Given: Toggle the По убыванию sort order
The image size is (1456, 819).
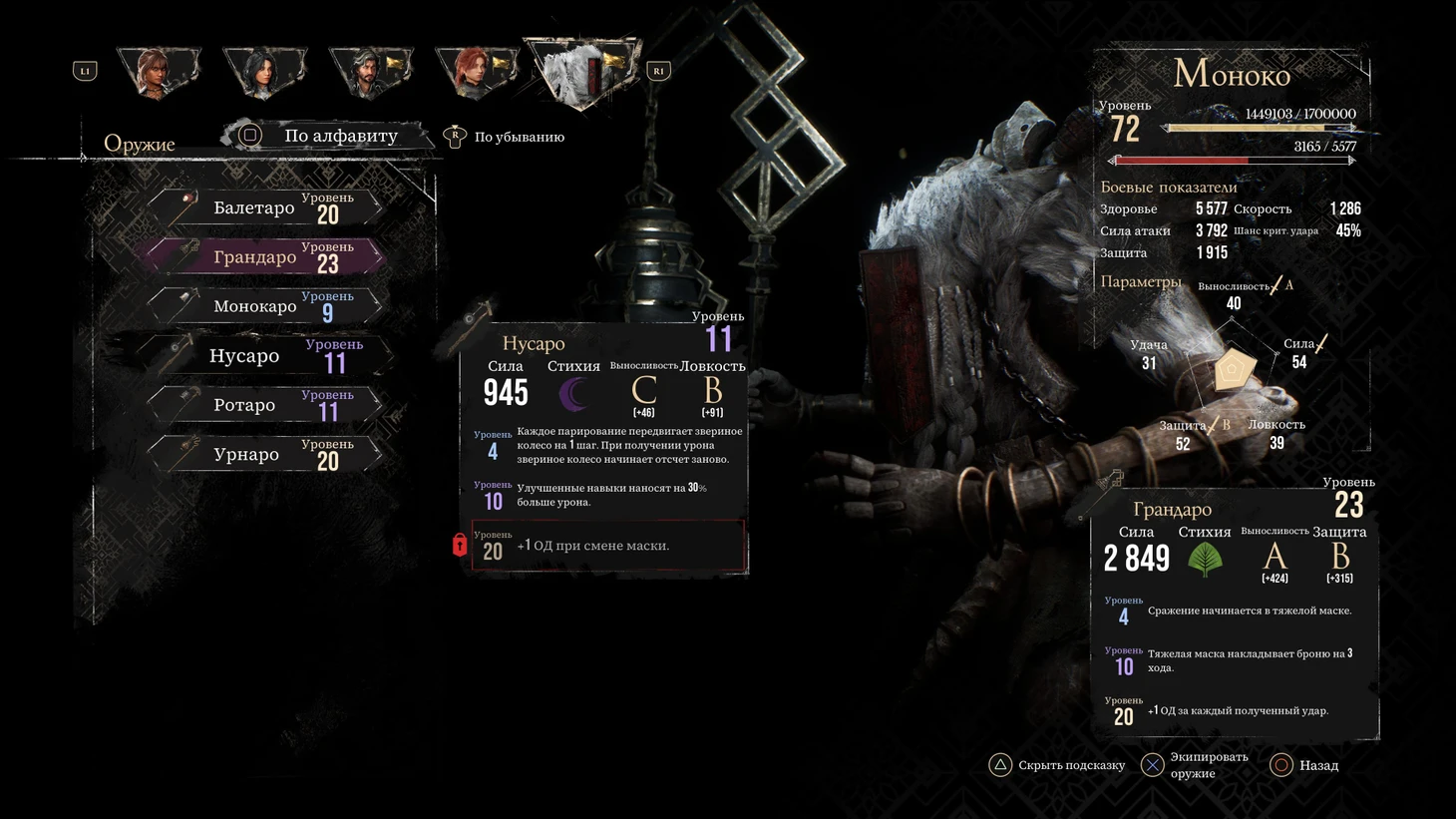Looking at the screenshot, I should coord(507,137).
